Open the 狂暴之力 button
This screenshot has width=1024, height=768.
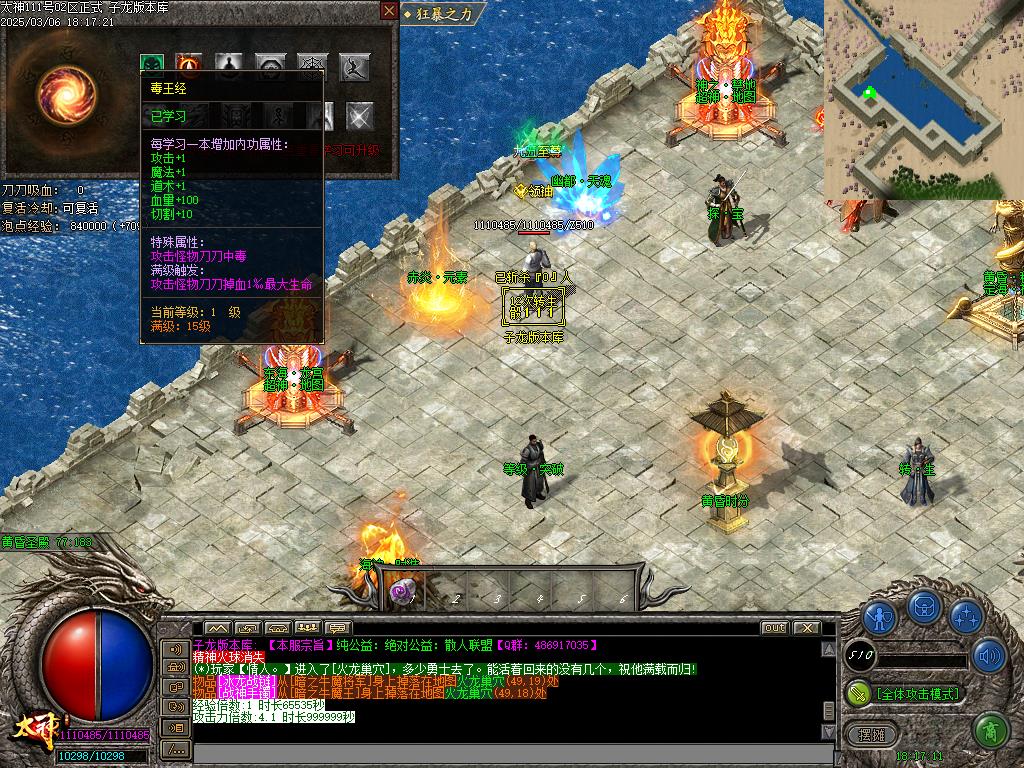pos(443,13)
